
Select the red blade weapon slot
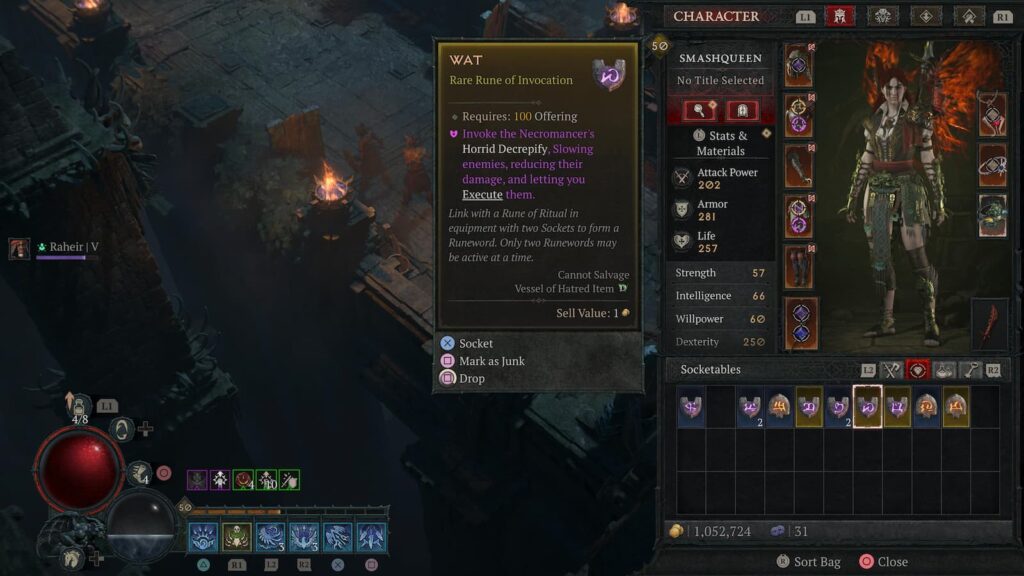tap(990, 324)
